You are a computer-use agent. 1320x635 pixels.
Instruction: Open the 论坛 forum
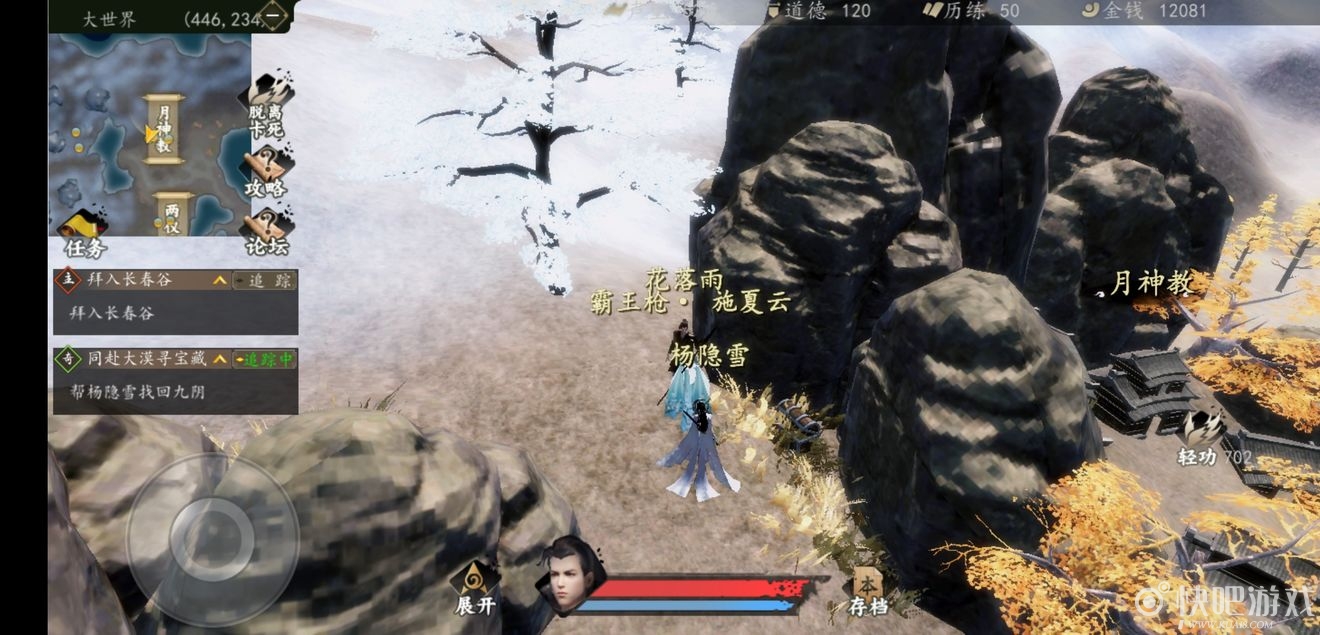[266, 232]
